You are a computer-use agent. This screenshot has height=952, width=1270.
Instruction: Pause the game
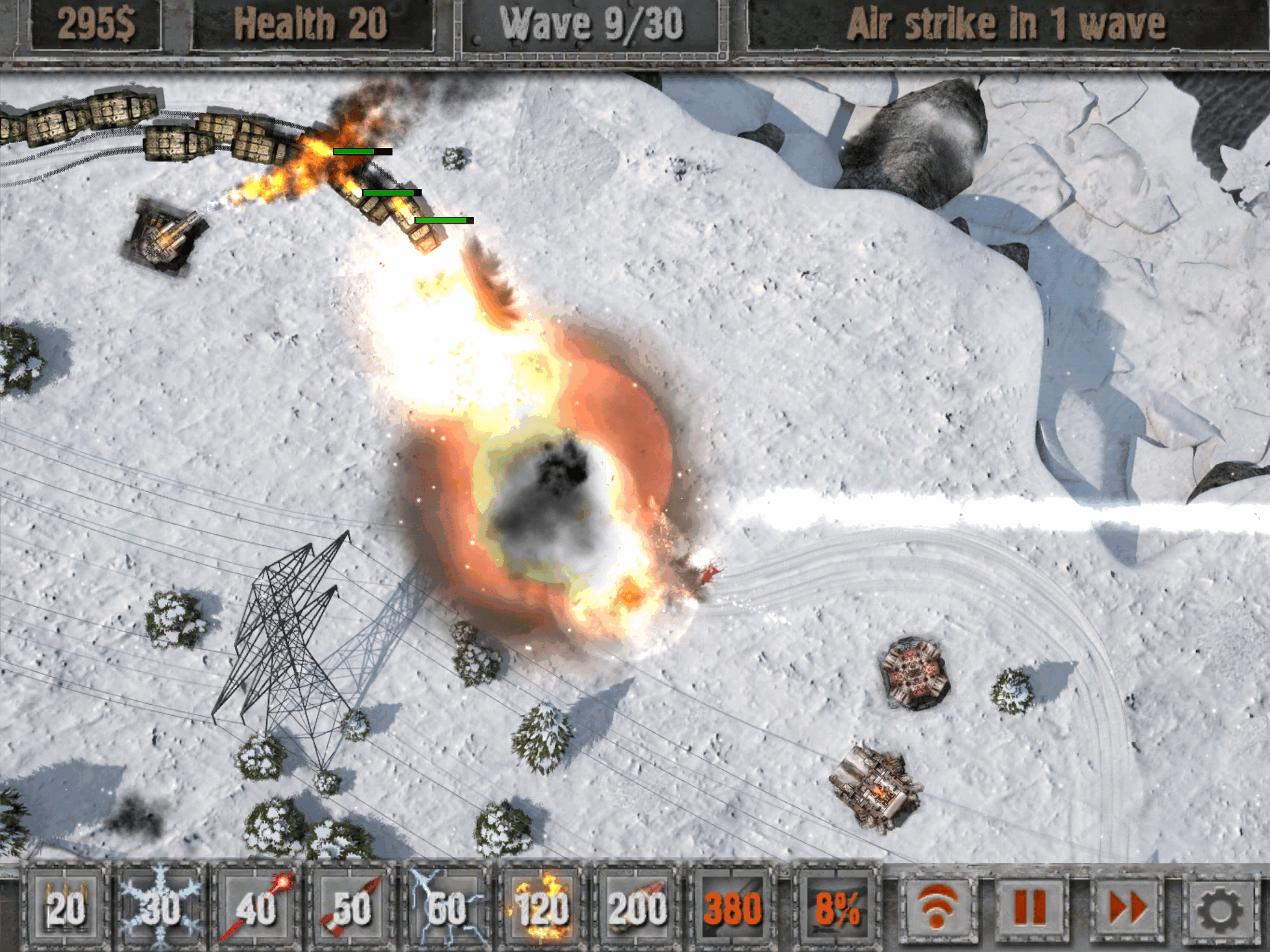pos(1031,908)
